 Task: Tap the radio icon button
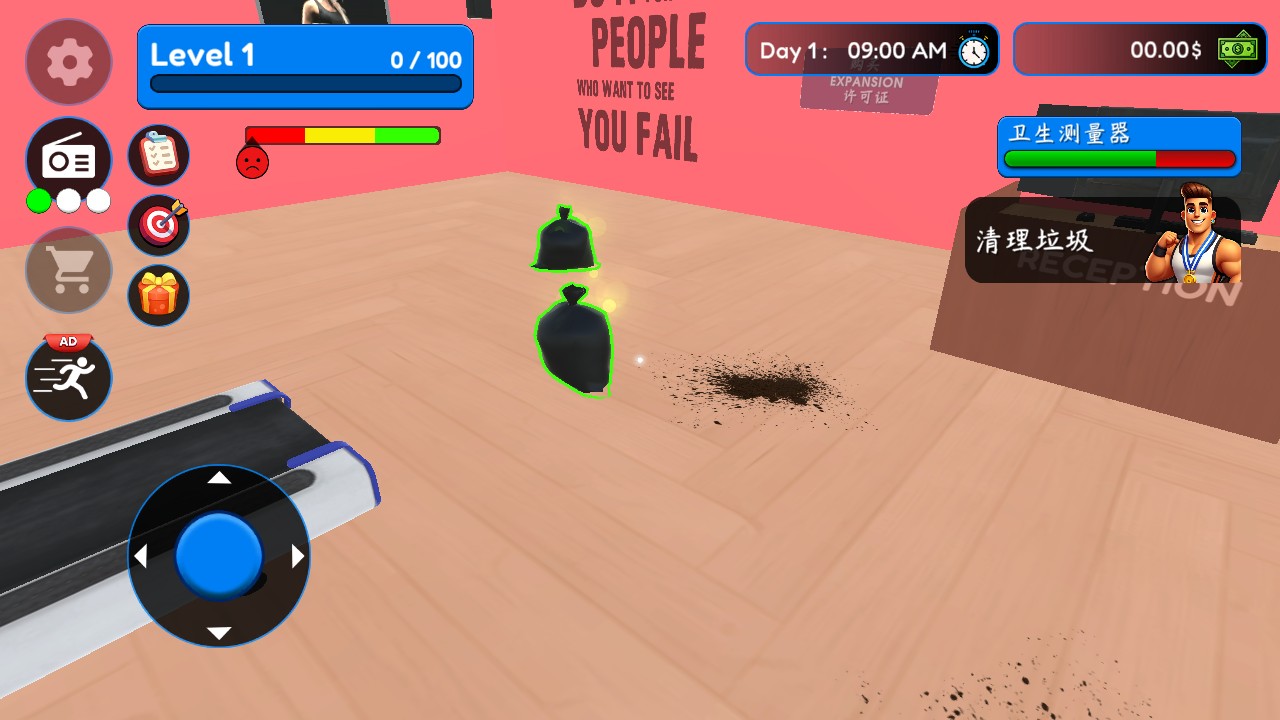pos(68,159)
